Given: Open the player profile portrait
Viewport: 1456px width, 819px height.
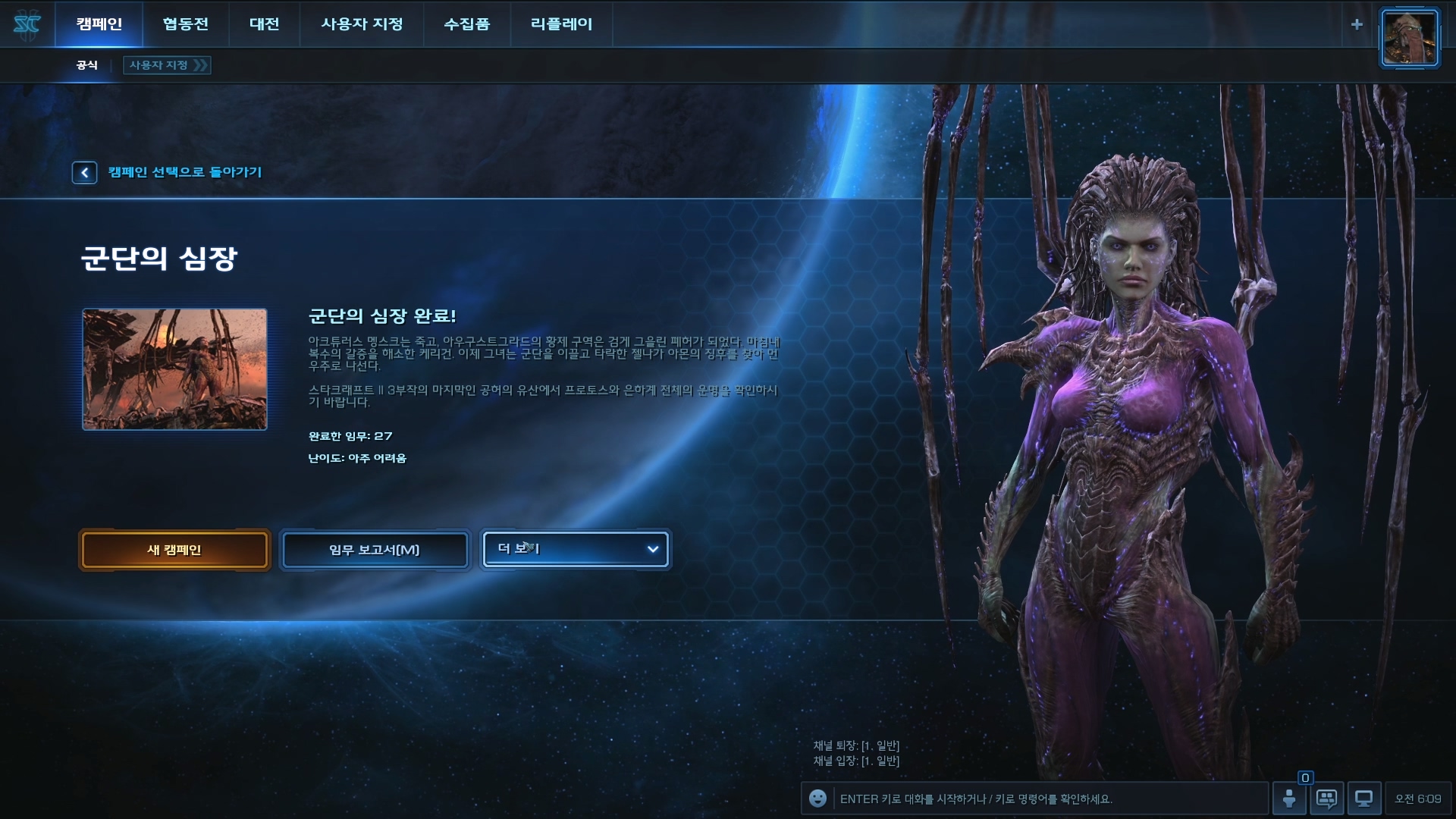Looking at the screenshot, I should [x=1409, y=39].
